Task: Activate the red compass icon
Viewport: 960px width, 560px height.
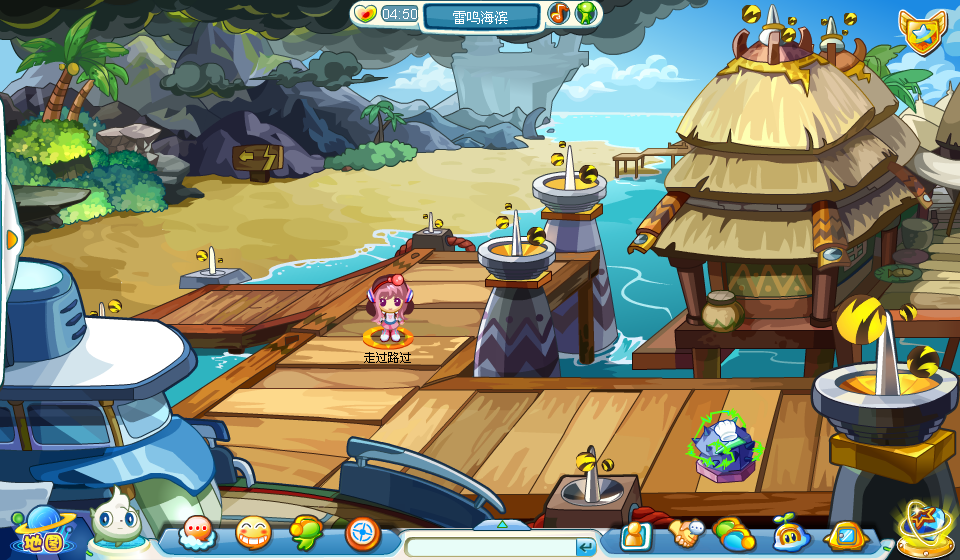Action: point(362,533)
